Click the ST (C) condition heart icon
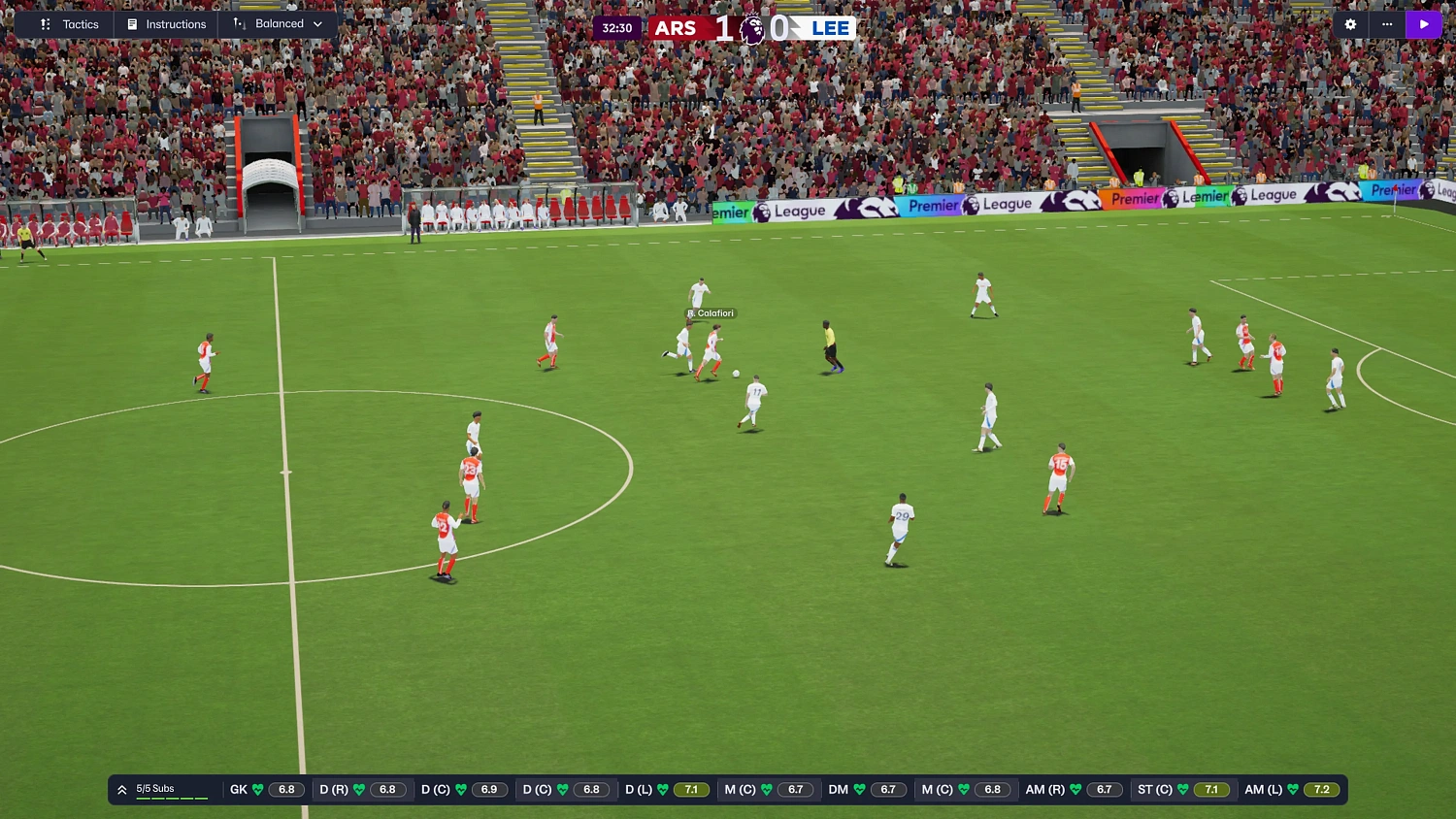Screen dimensions: 1456x819 click(x=1185, y=789)
